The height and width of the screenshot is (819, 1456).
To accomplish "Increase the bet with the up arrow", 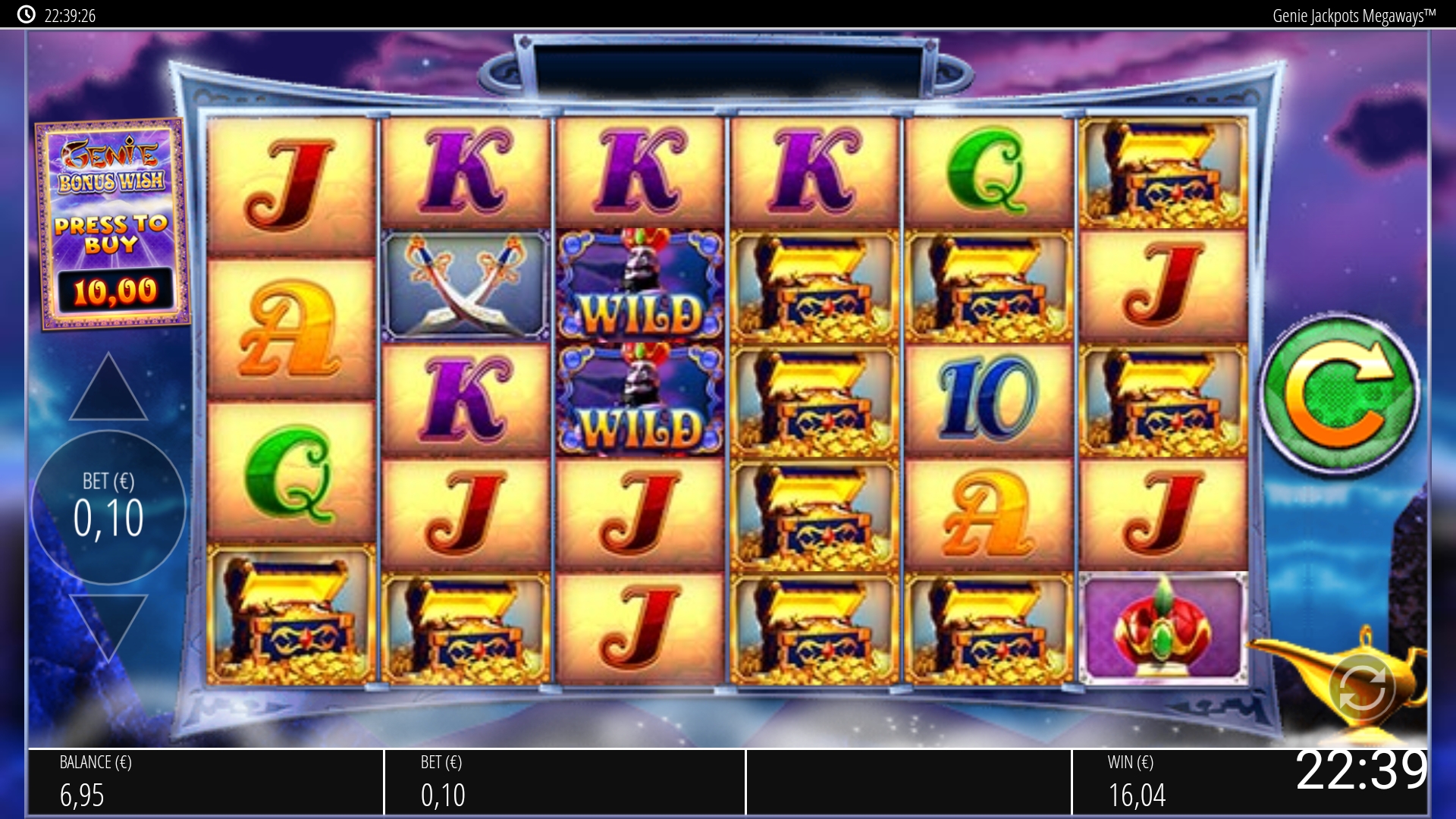I will point(108,390).
